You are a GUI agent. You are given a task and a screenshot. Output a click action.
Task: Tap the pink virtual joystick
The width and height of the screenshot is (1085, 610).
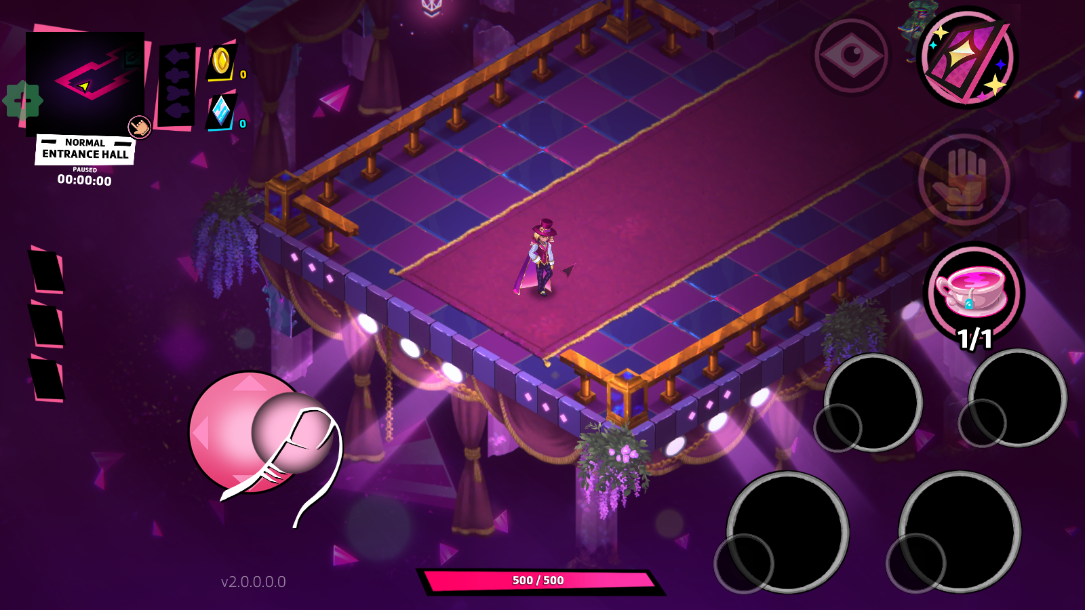pos(248,432)
